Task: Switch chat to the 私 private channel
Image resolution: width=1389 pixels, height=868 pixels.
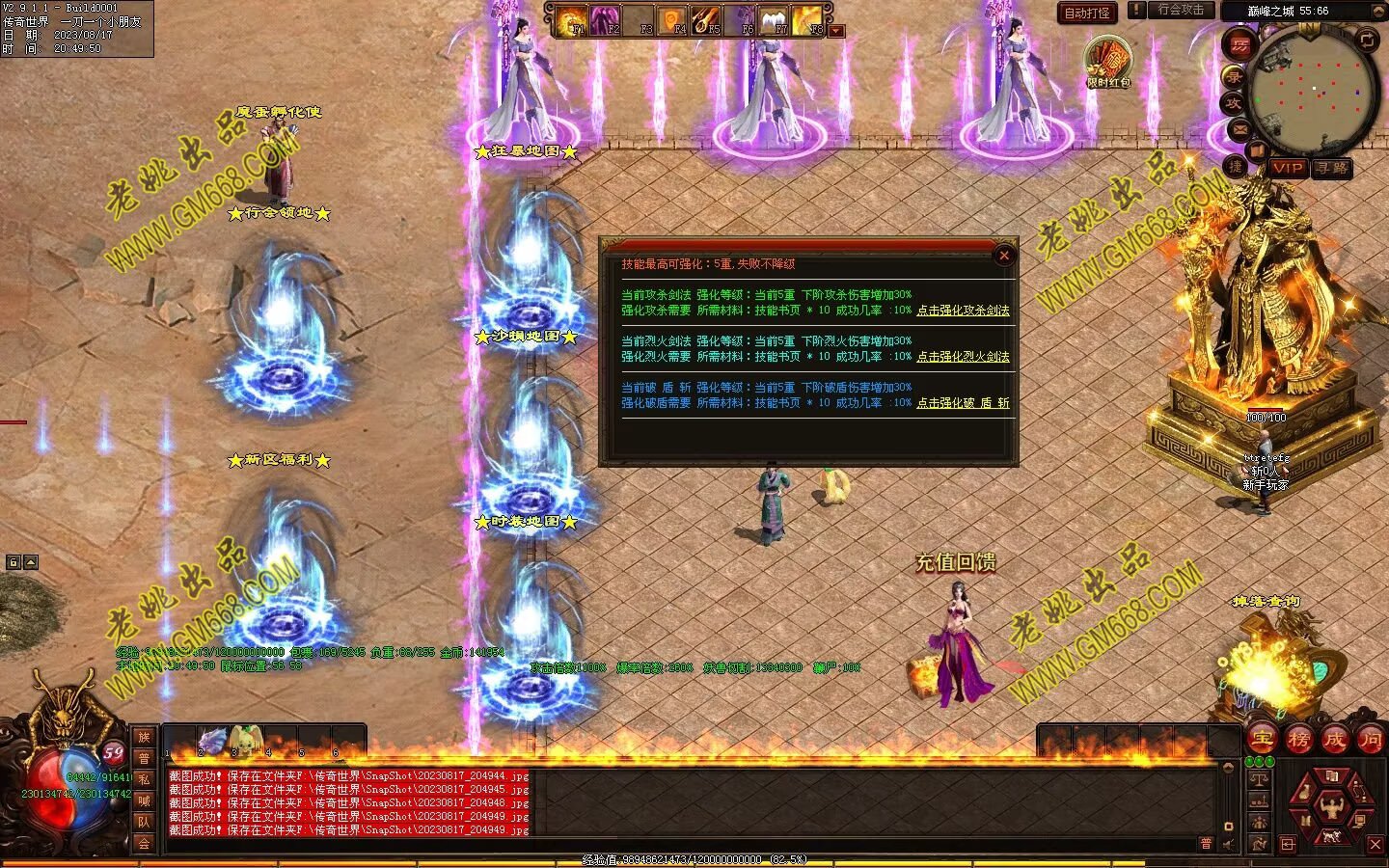Action: [144, 779]
